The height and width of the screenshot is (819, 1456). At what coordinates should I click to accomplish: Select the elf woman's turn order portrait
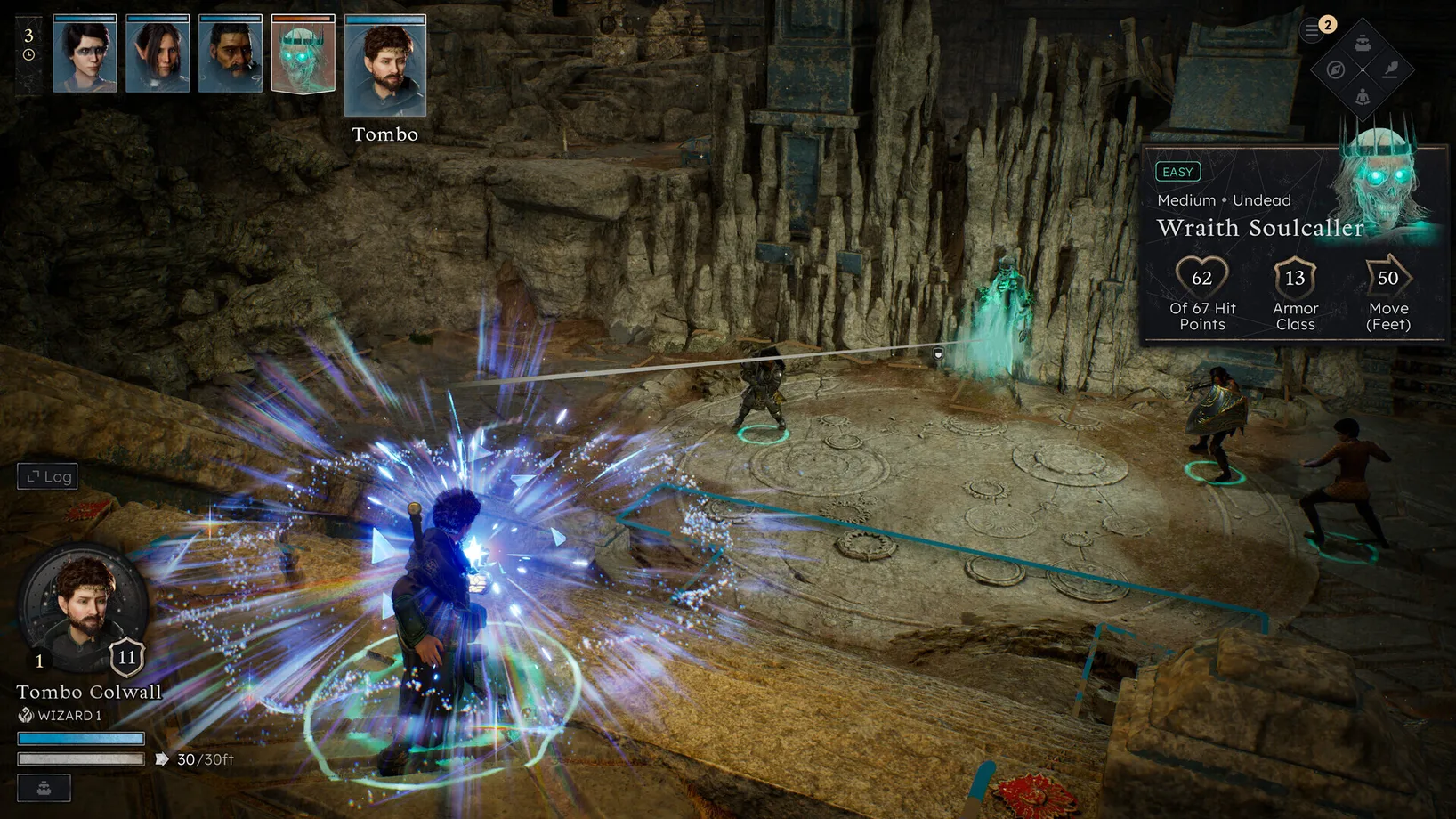coord(158,54)
